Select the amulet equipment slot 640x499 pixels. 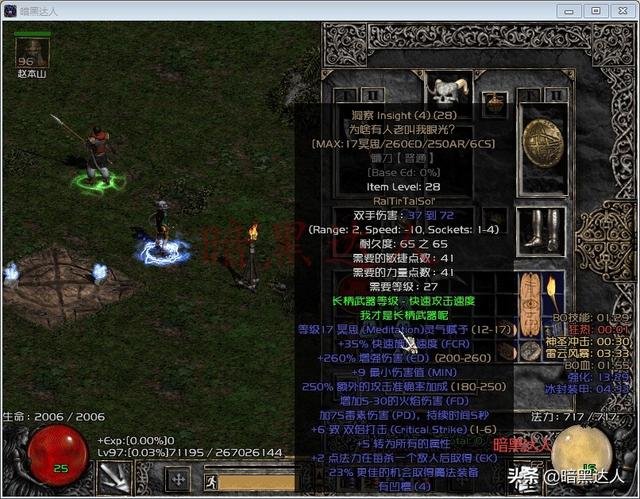point(492,101)
